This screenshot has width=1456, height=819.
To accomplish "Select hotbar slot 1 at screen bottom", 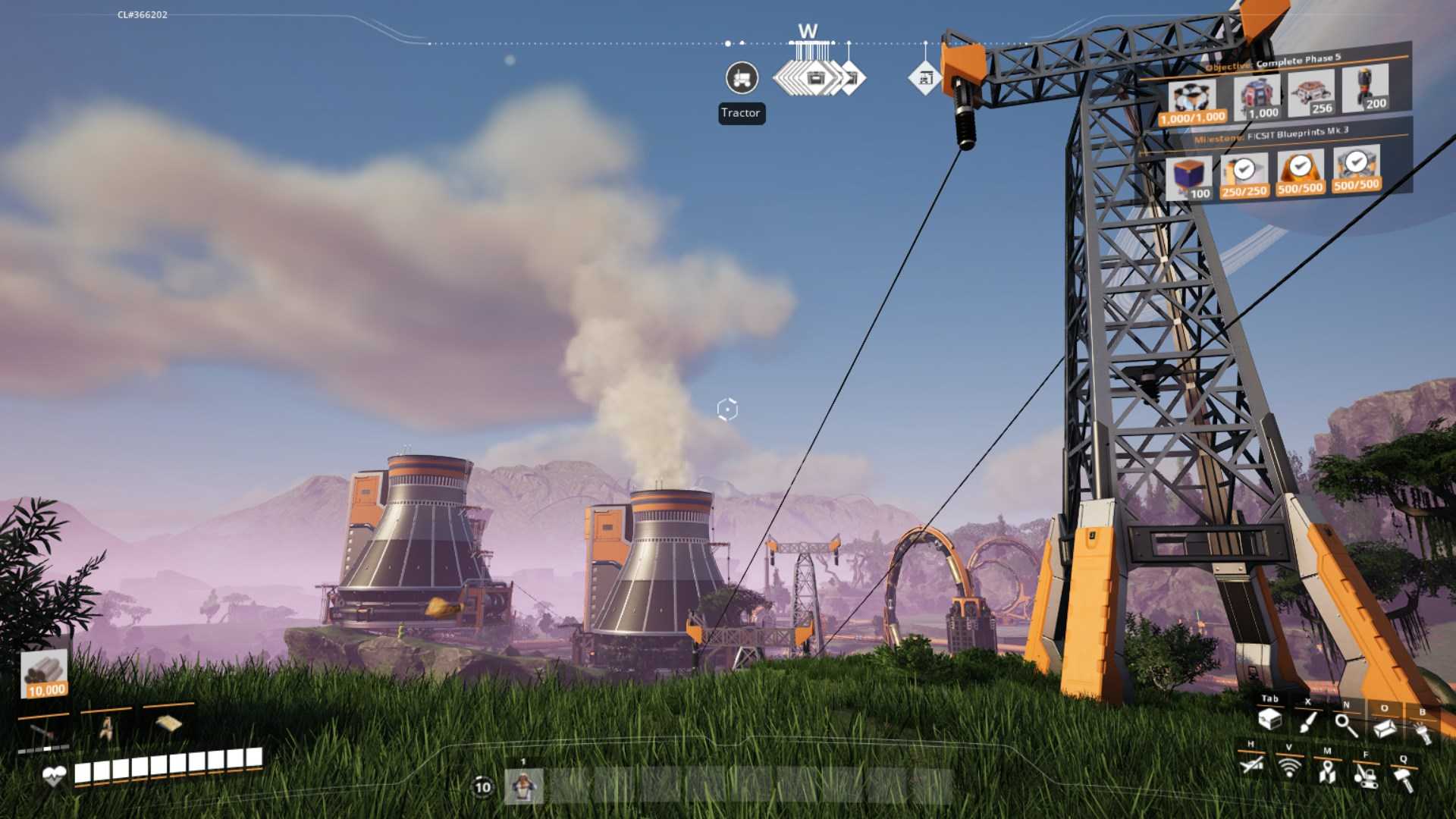I will [525, 787].
